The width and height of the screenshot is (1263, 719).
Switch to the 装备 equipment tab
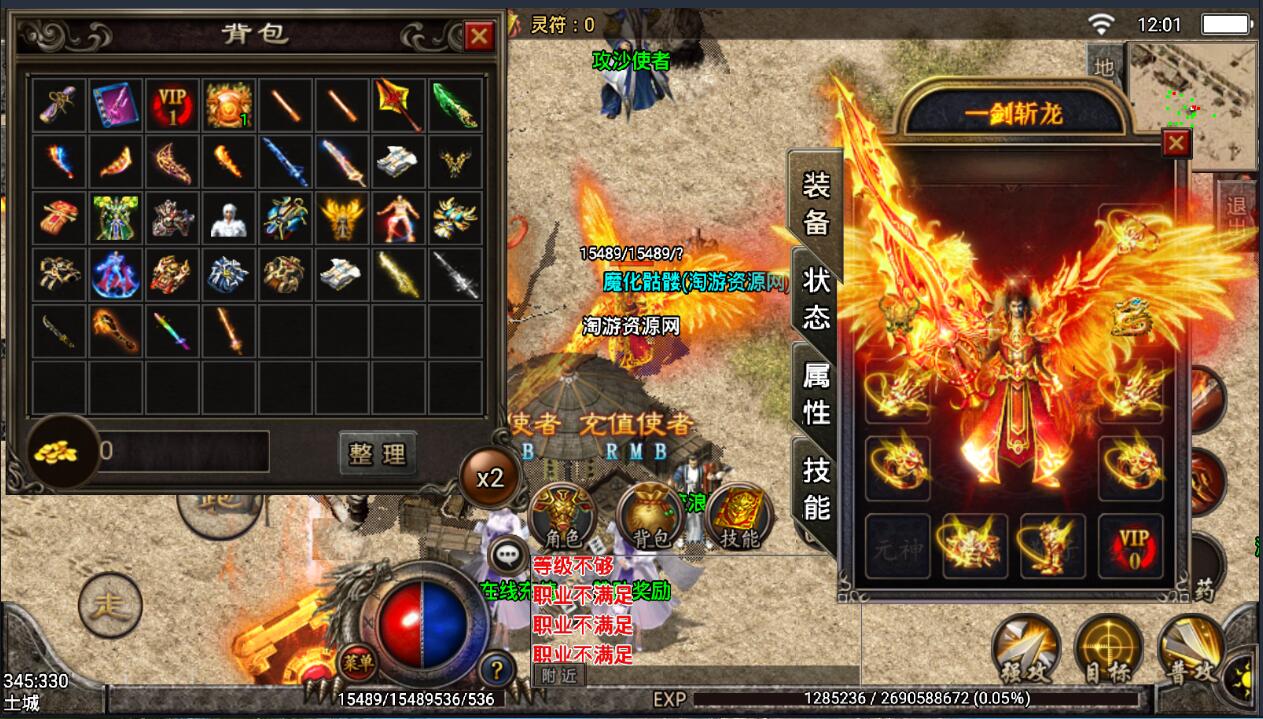pos(816,203)
